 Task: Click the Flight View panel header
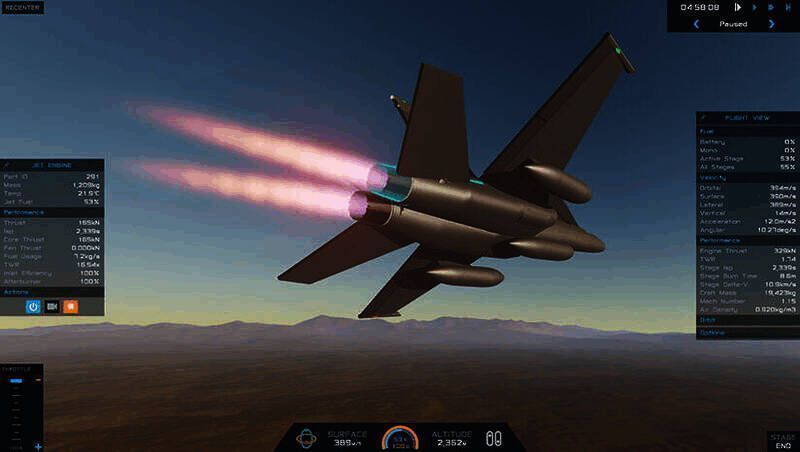pos(747,118)
